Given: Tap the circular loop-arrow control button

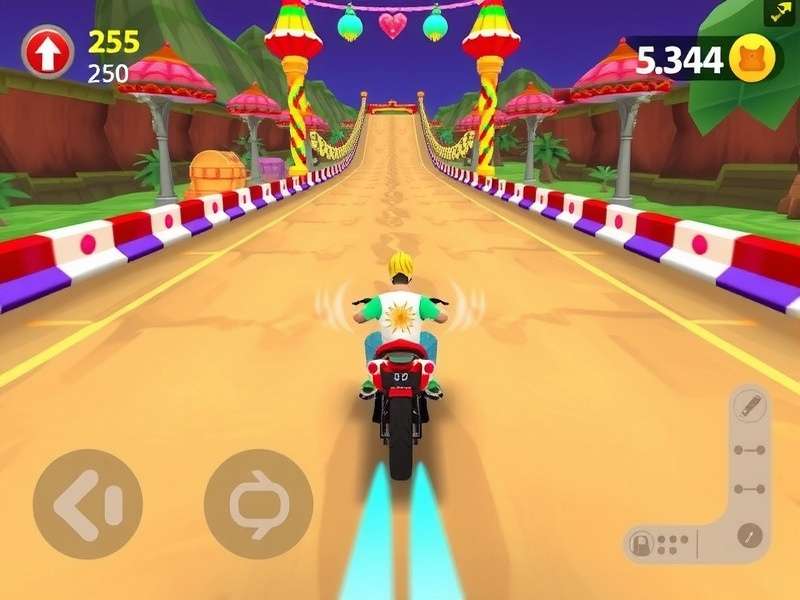Looking at the screenshot, I should [258, 504].
